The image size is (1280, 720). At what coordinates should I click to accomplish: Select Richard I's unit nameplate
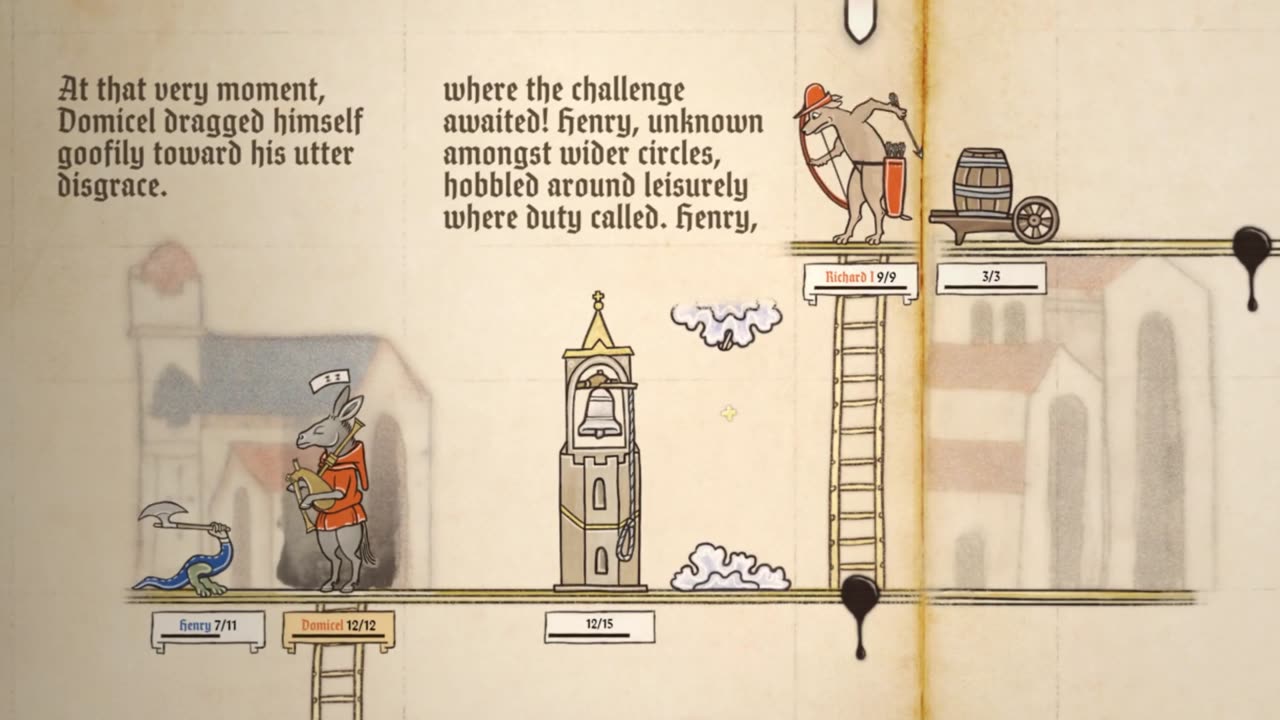[x=860, y=280]
